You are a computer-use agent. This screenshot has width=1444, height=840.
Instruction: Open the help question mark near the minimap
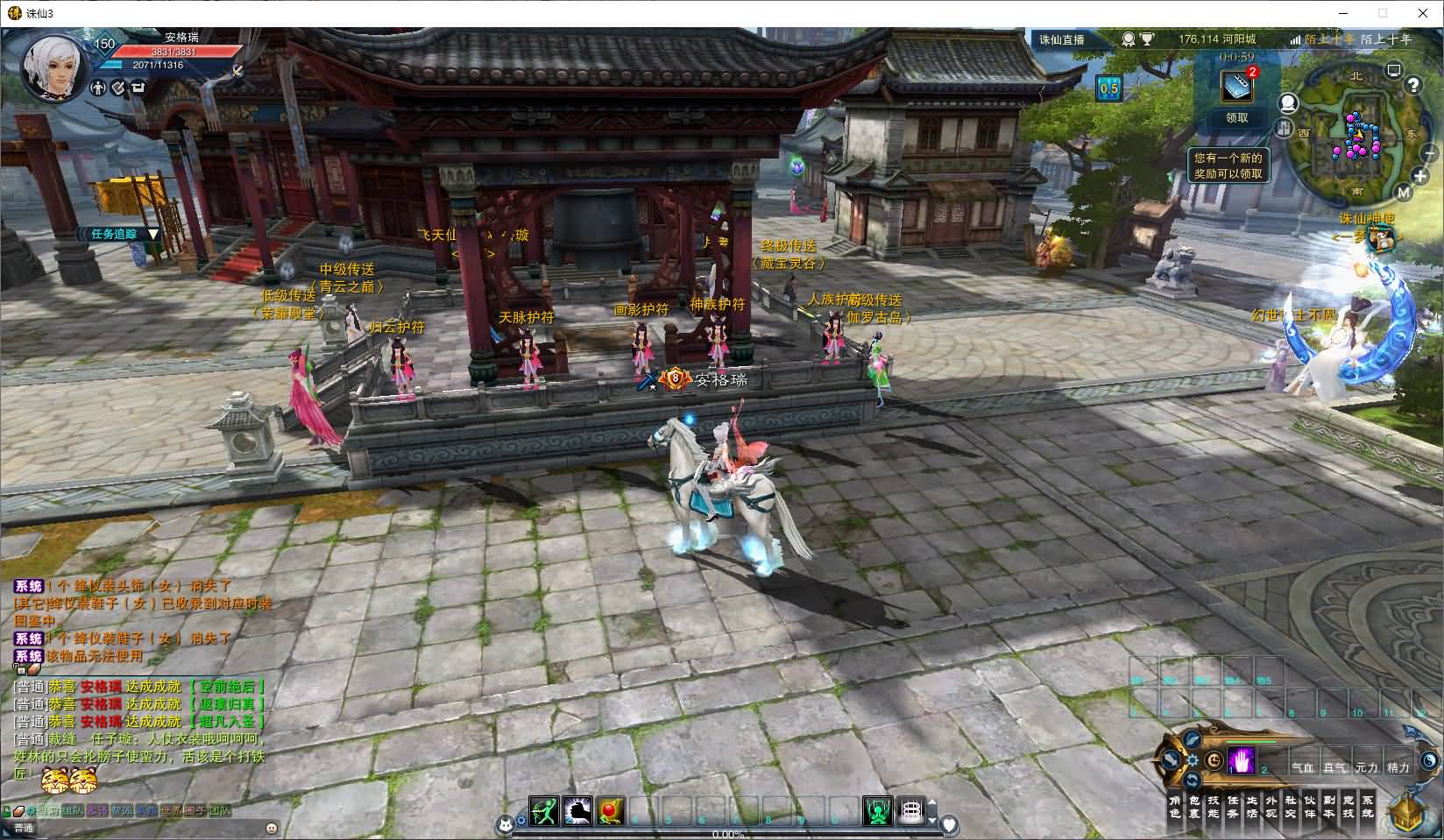click(x=1414, y=85)
